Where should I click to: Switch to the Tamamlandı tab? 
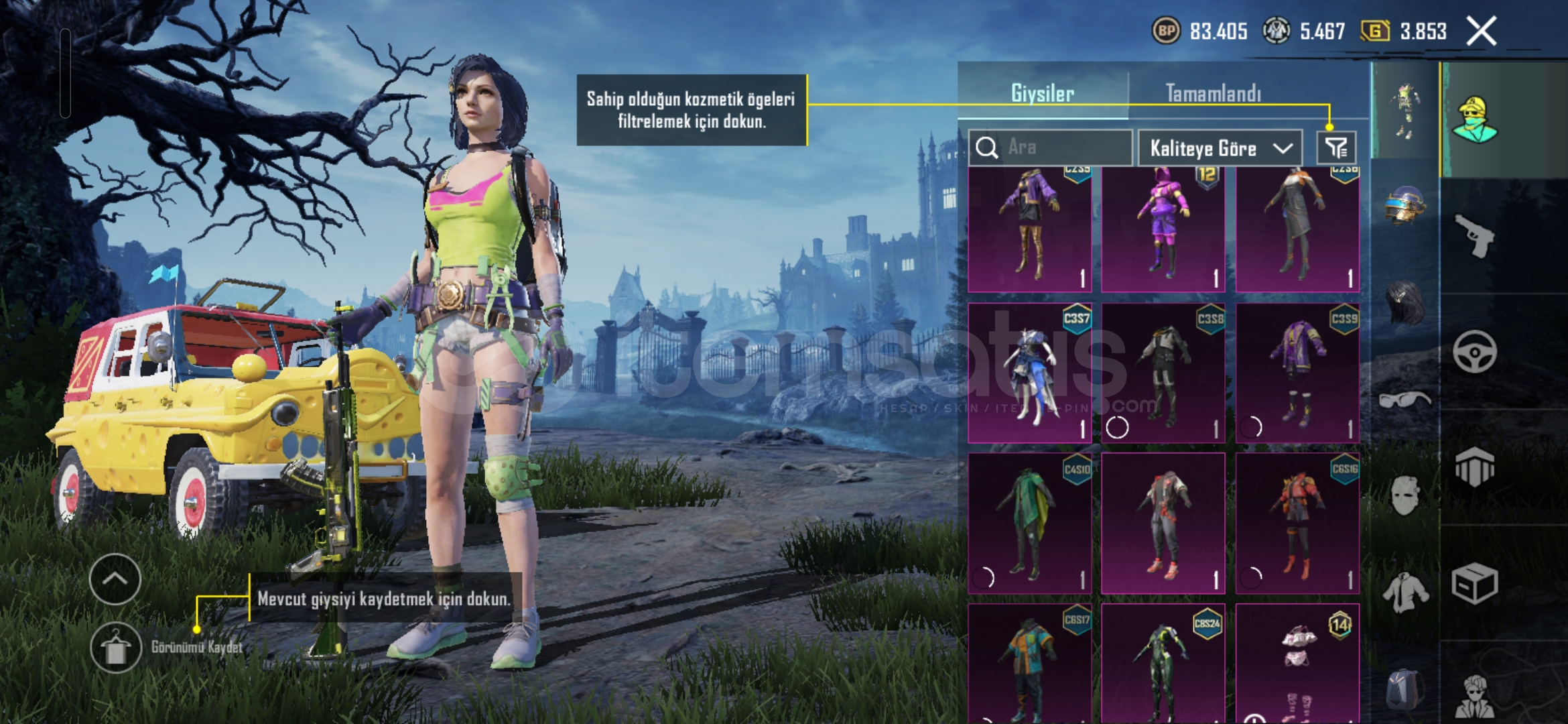[x=1213, y=93]
